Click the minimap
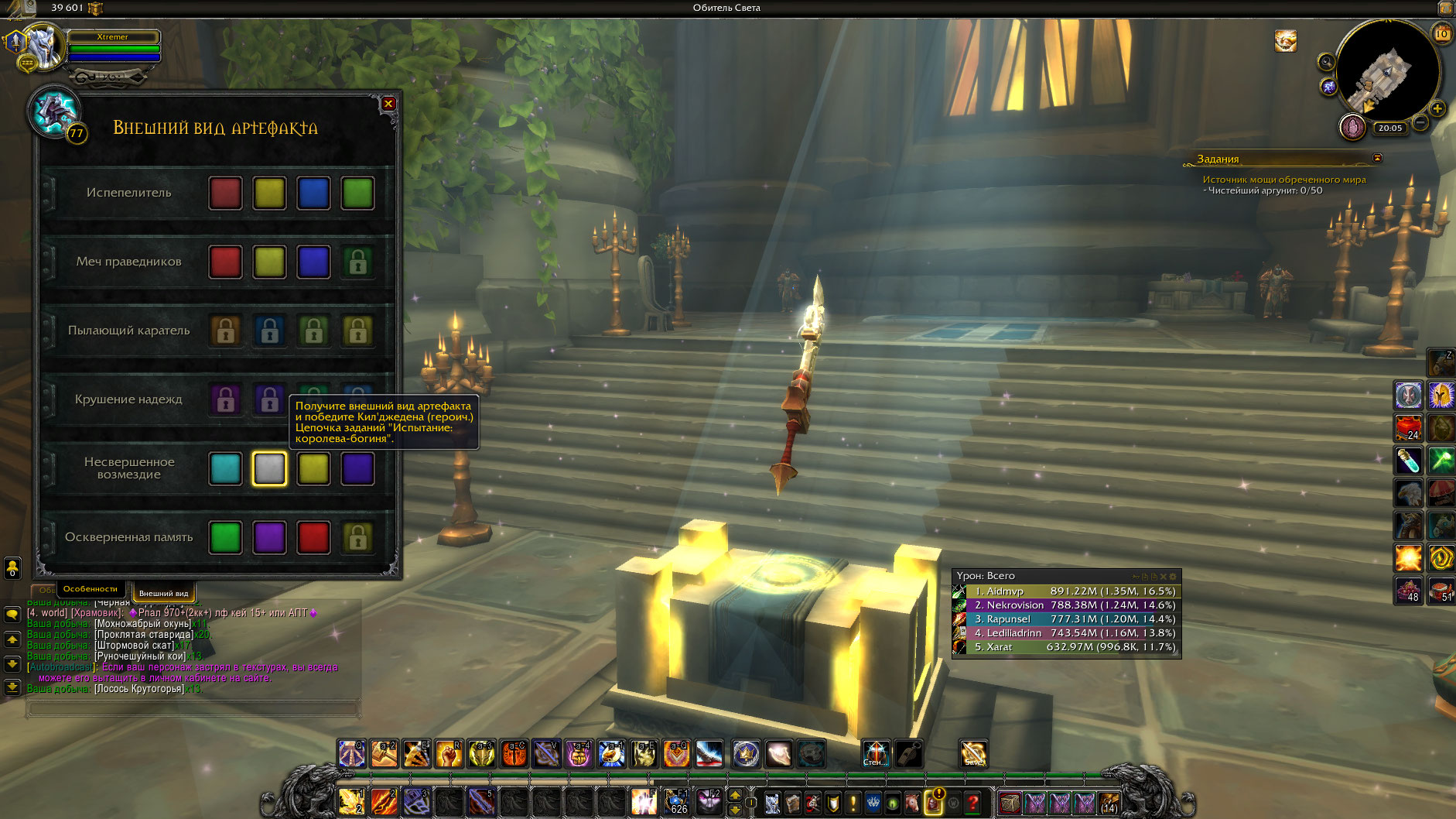Screen dimensions: 1456x819 (x=1387, y=71)
